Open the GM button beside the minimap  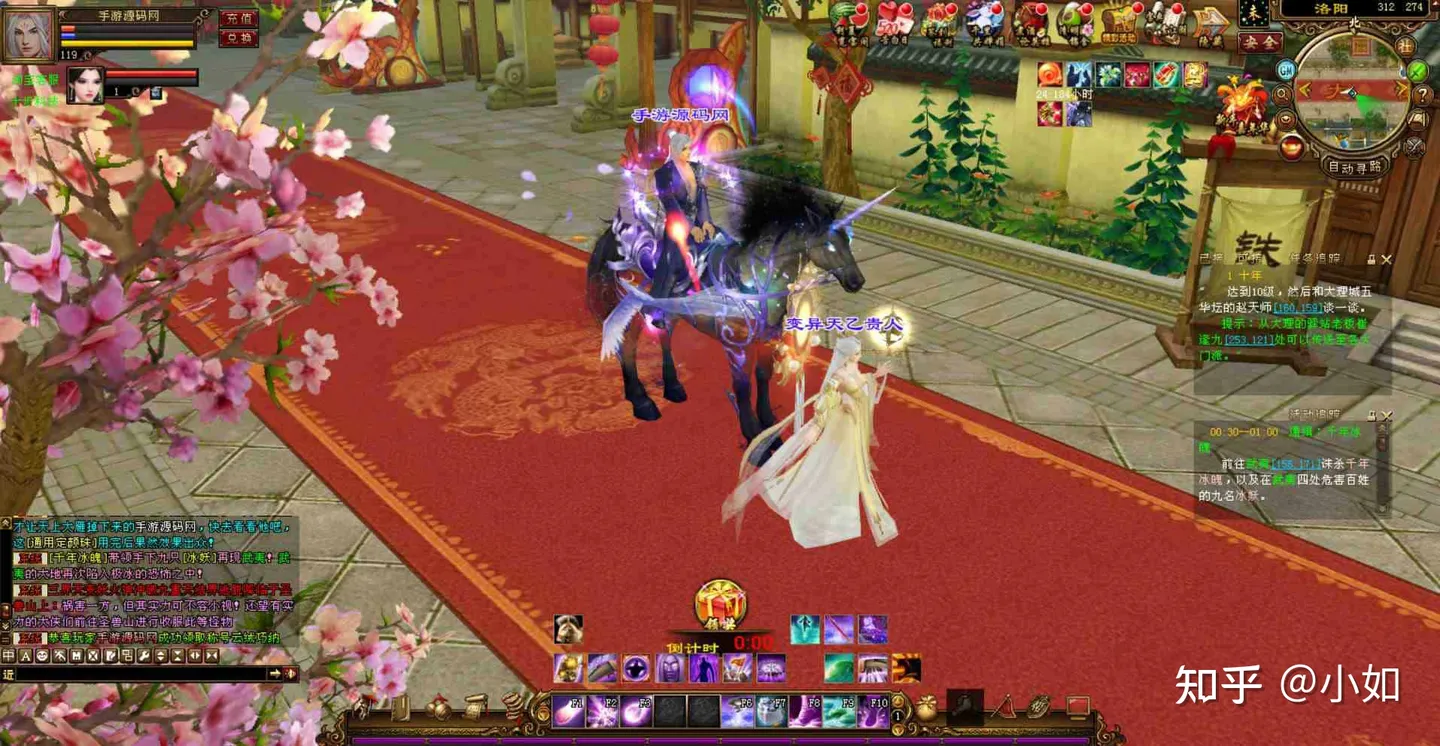(1287, 70)
